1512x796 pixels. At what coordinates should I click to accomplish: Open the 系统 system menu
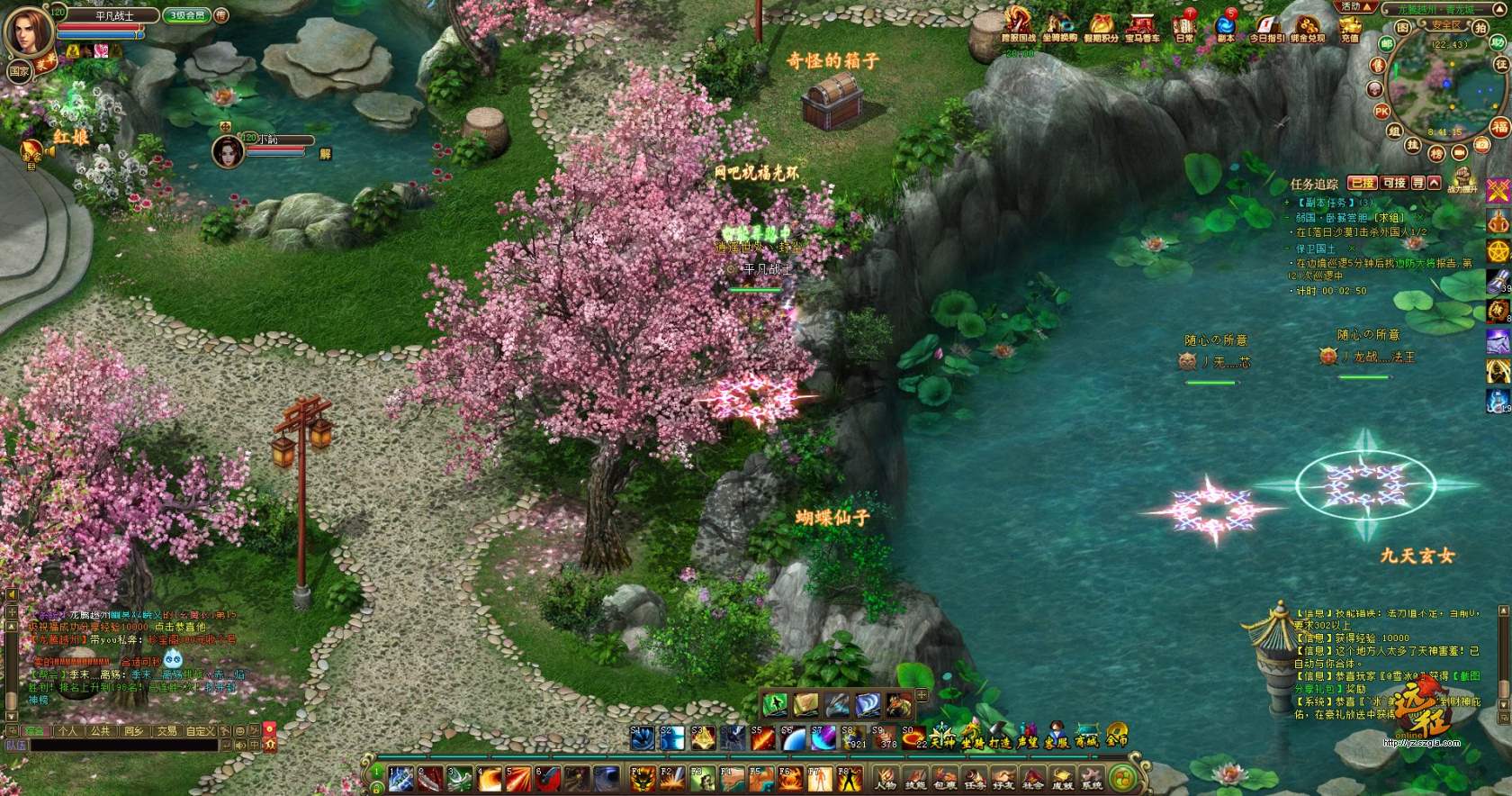click(x=1091, y=779)
